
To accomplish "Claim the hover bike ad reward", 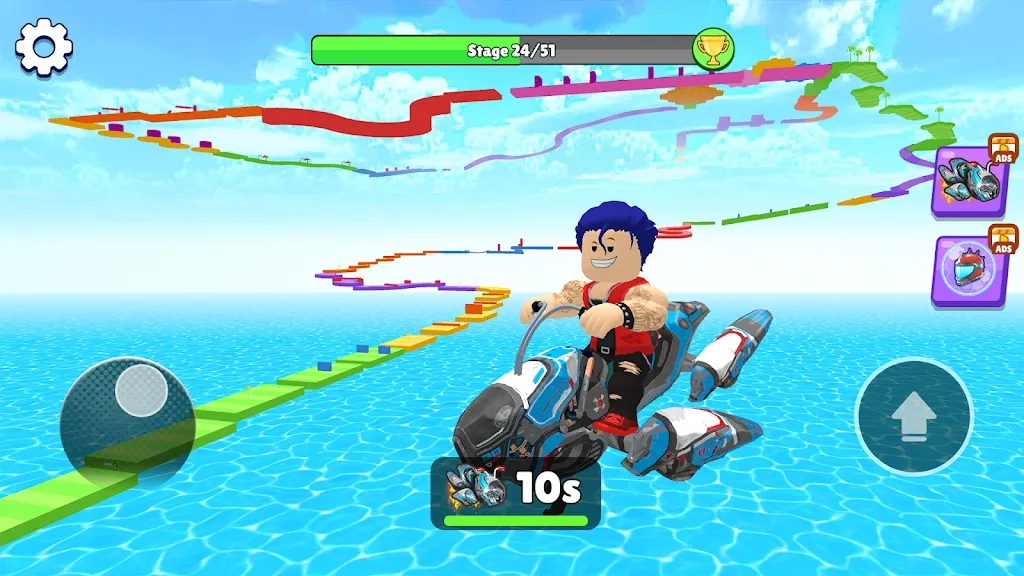I will [x=970, y=181].
